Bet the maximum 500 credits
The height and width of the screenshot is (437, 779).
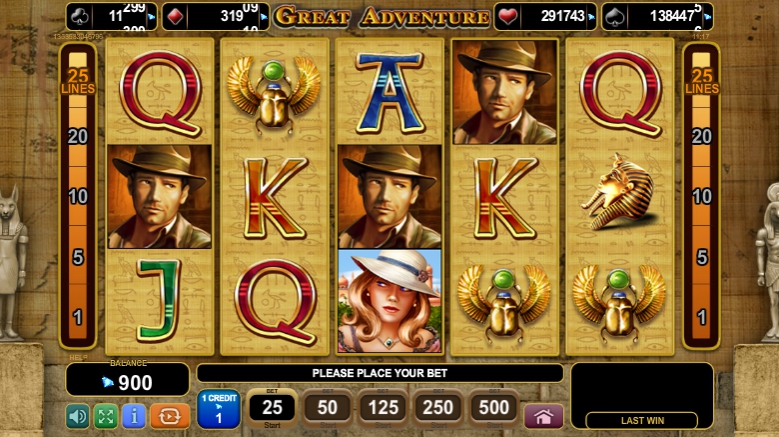coord(494,408)
